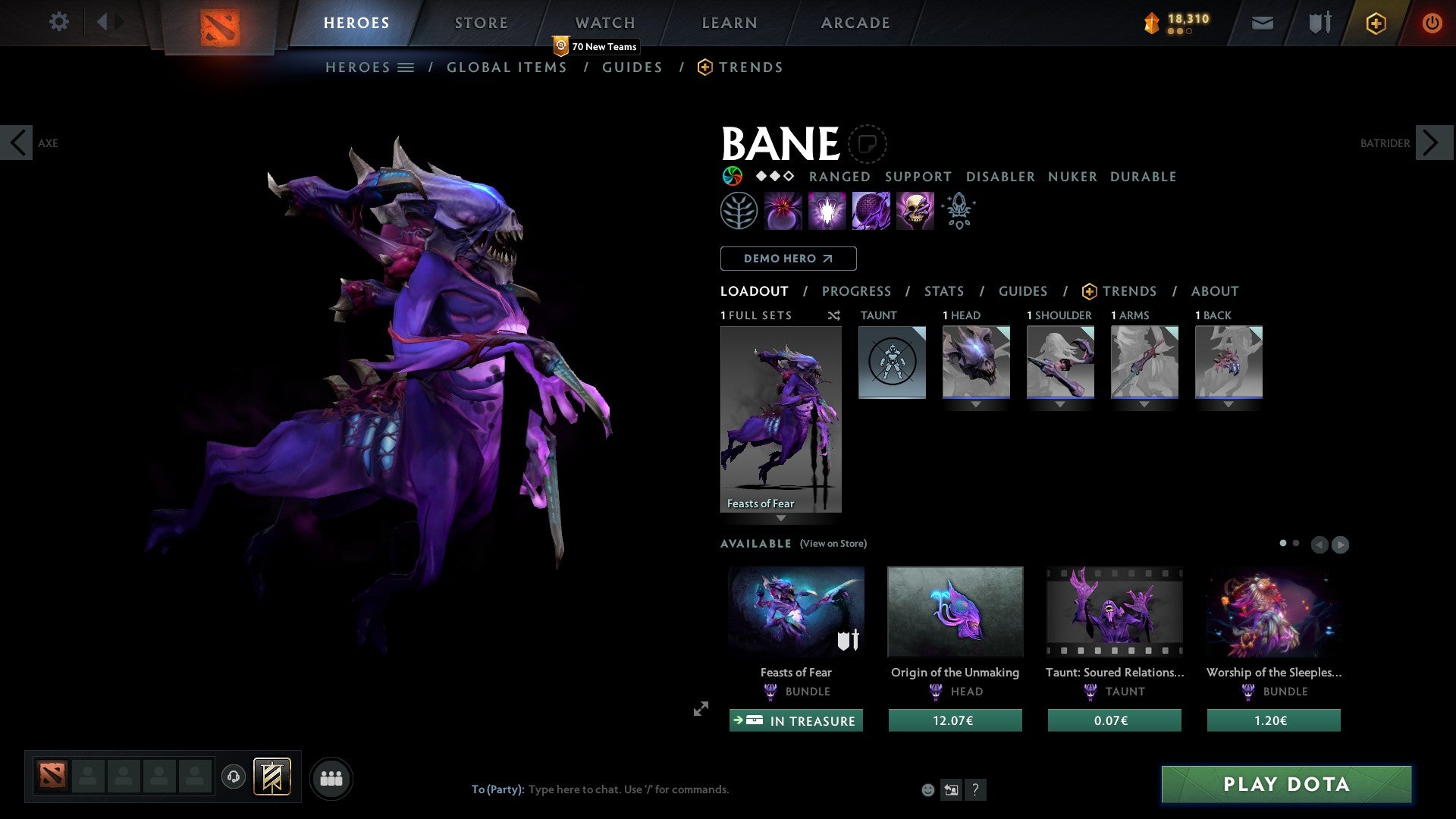
Task: Click the PLAY DOTA button
Action: pyautogui.click(x=1285, y=785)
